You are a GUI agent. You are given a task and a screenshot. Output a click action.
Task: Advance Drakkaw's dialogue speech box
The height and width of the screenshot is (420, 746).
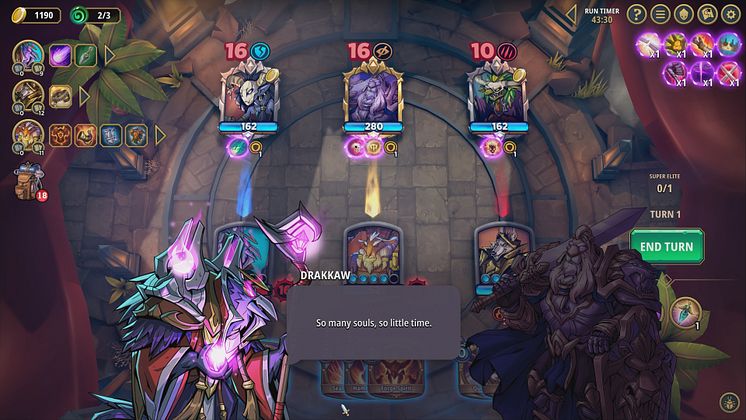tap(372, 323)
